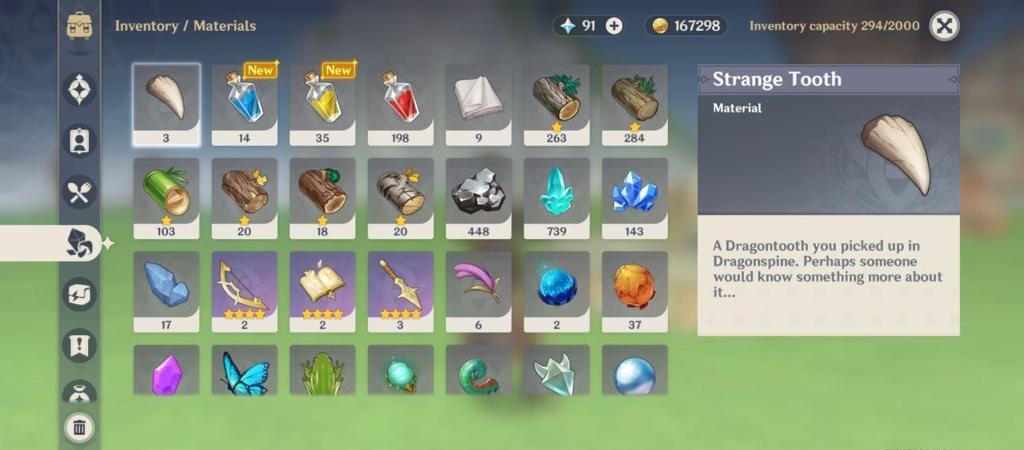The image size is (1024, 450).
Task: Select the four-star catalyst billet book slot
Action: 322,290
